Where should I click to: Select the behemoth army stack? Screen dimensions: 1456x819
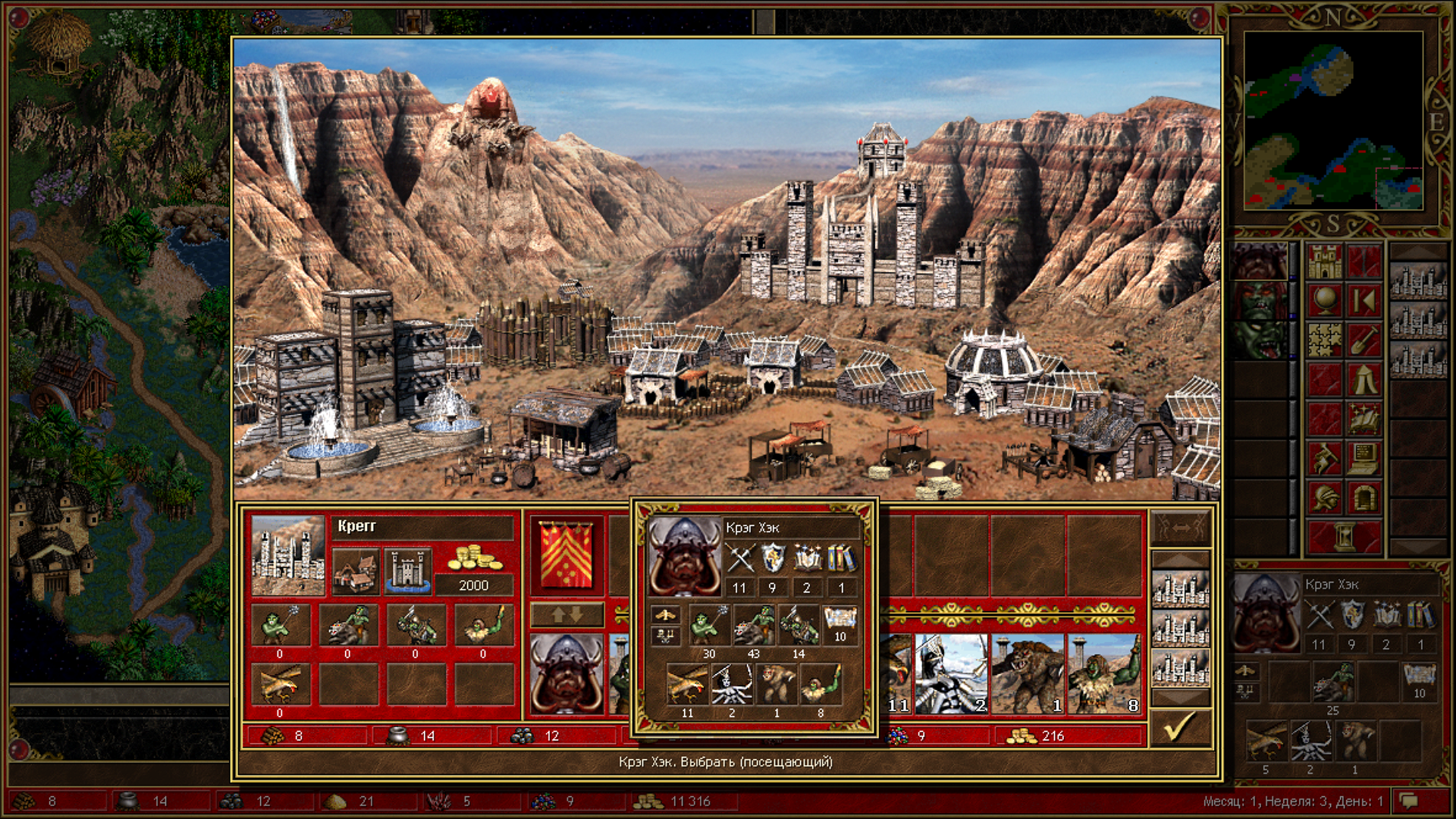pos(1028,674)
